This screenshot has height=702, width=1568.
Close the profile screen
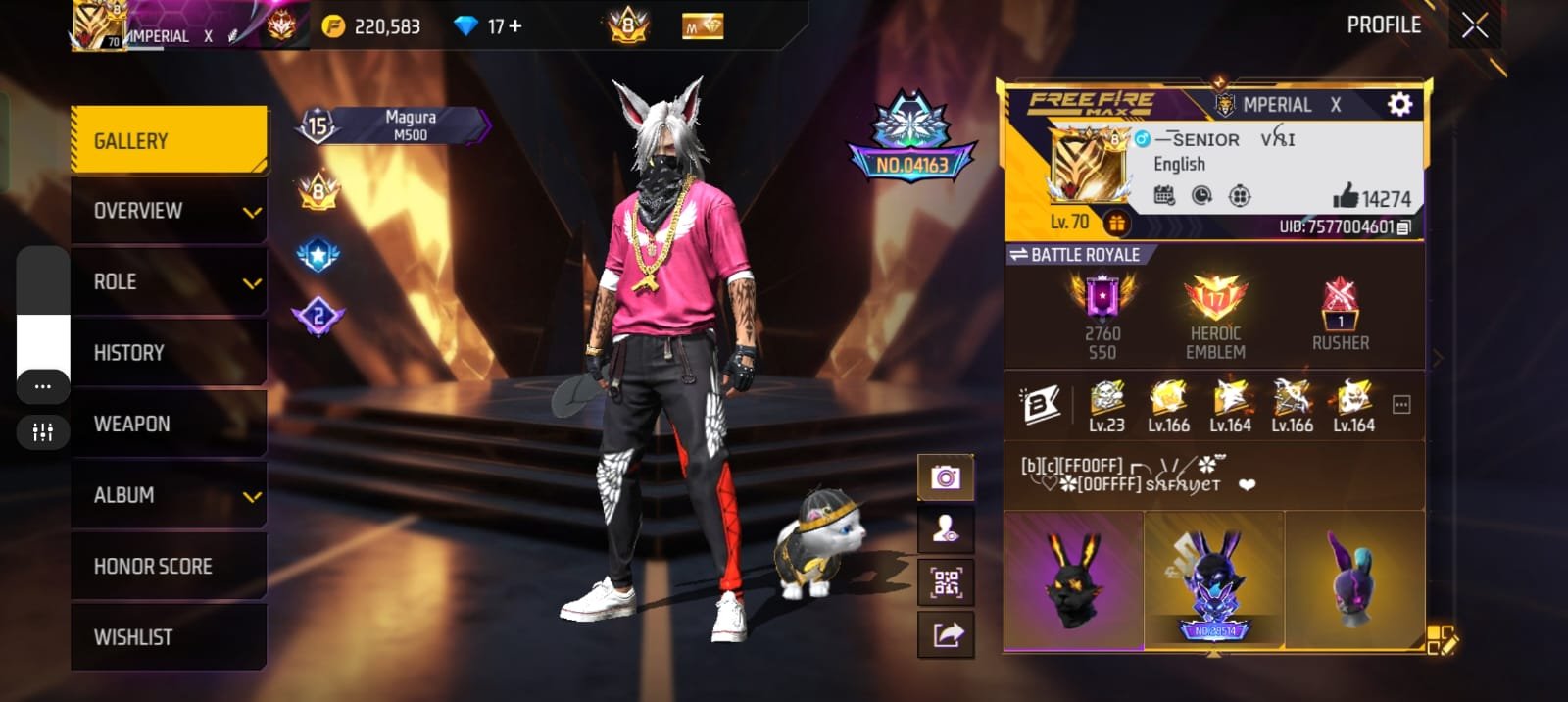1475,25
